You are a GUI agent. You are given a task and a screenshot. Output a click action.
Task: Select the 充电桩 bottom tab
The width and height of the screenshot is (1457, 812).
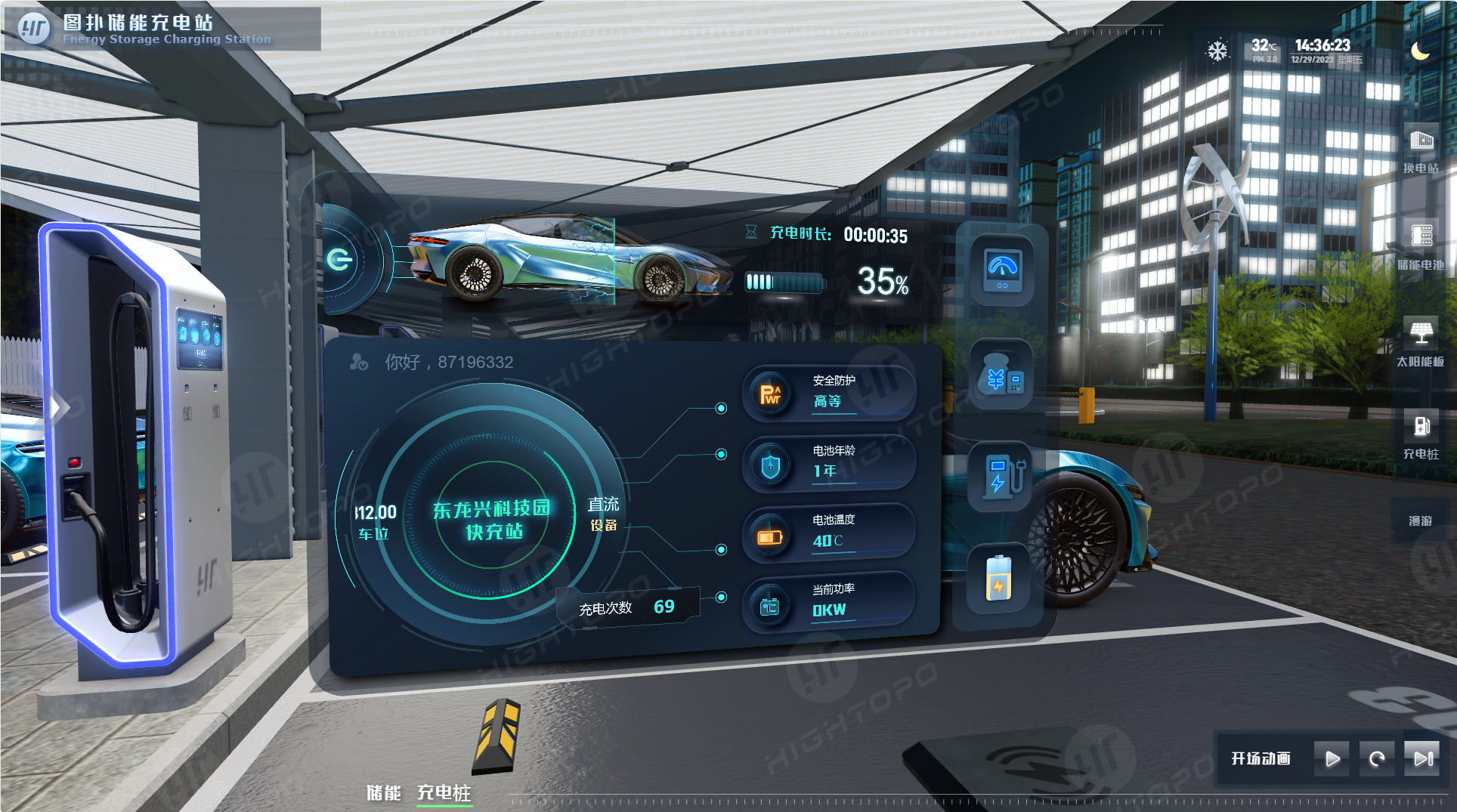tap(444, 792)
